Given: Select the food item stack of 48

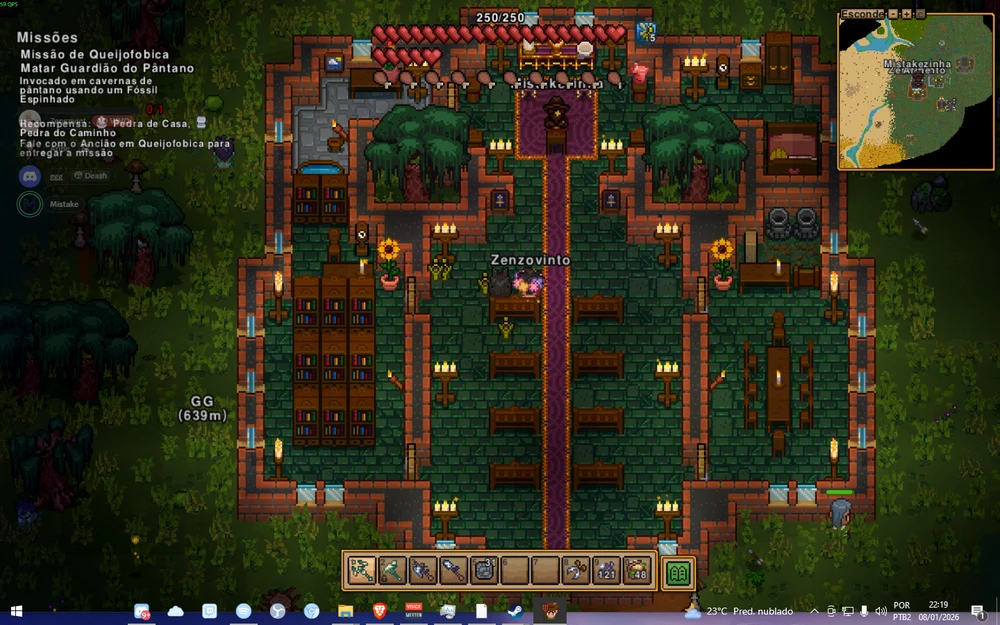Looking at the screenshot, I should [x=636, y=571].
